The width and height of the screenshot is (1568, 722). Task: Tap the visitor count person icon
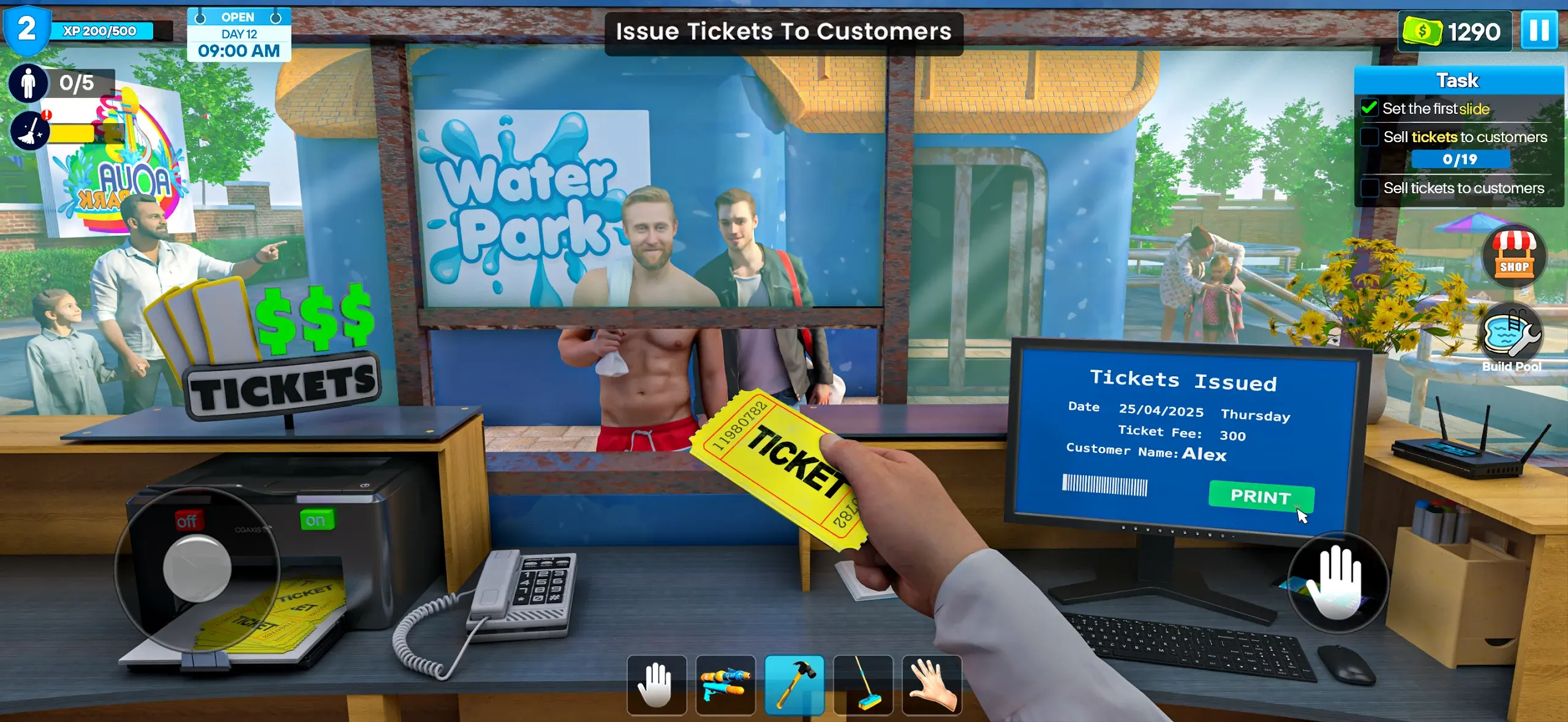coord(28,83)
